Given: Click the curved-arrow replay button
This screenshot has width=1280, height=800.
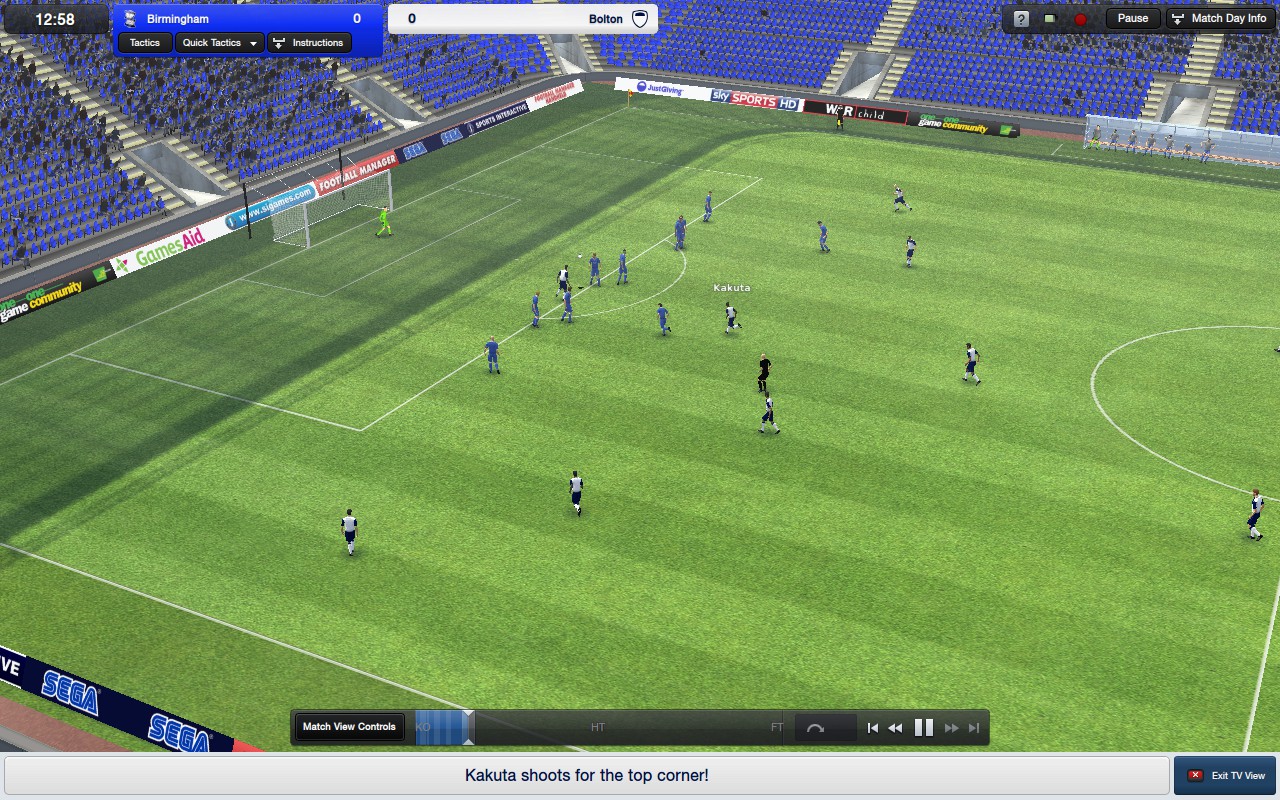Looking at the screenshot, I should click(815, 728).
